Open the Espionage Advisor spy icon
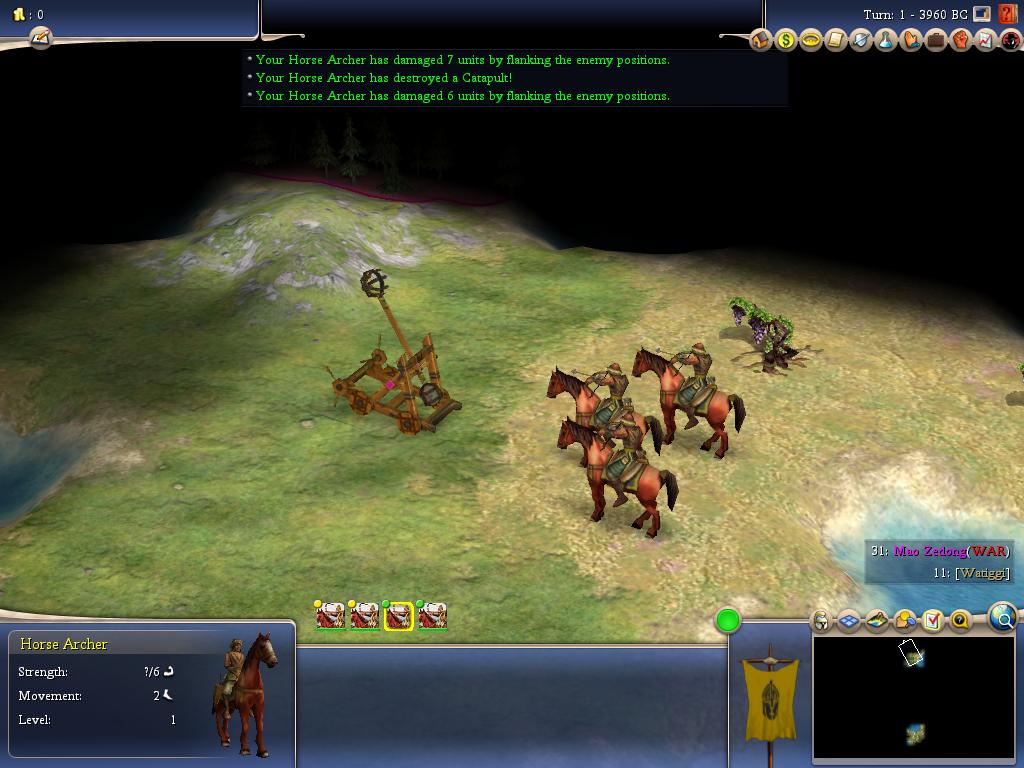The image size is (1024, 768). 1011,40
